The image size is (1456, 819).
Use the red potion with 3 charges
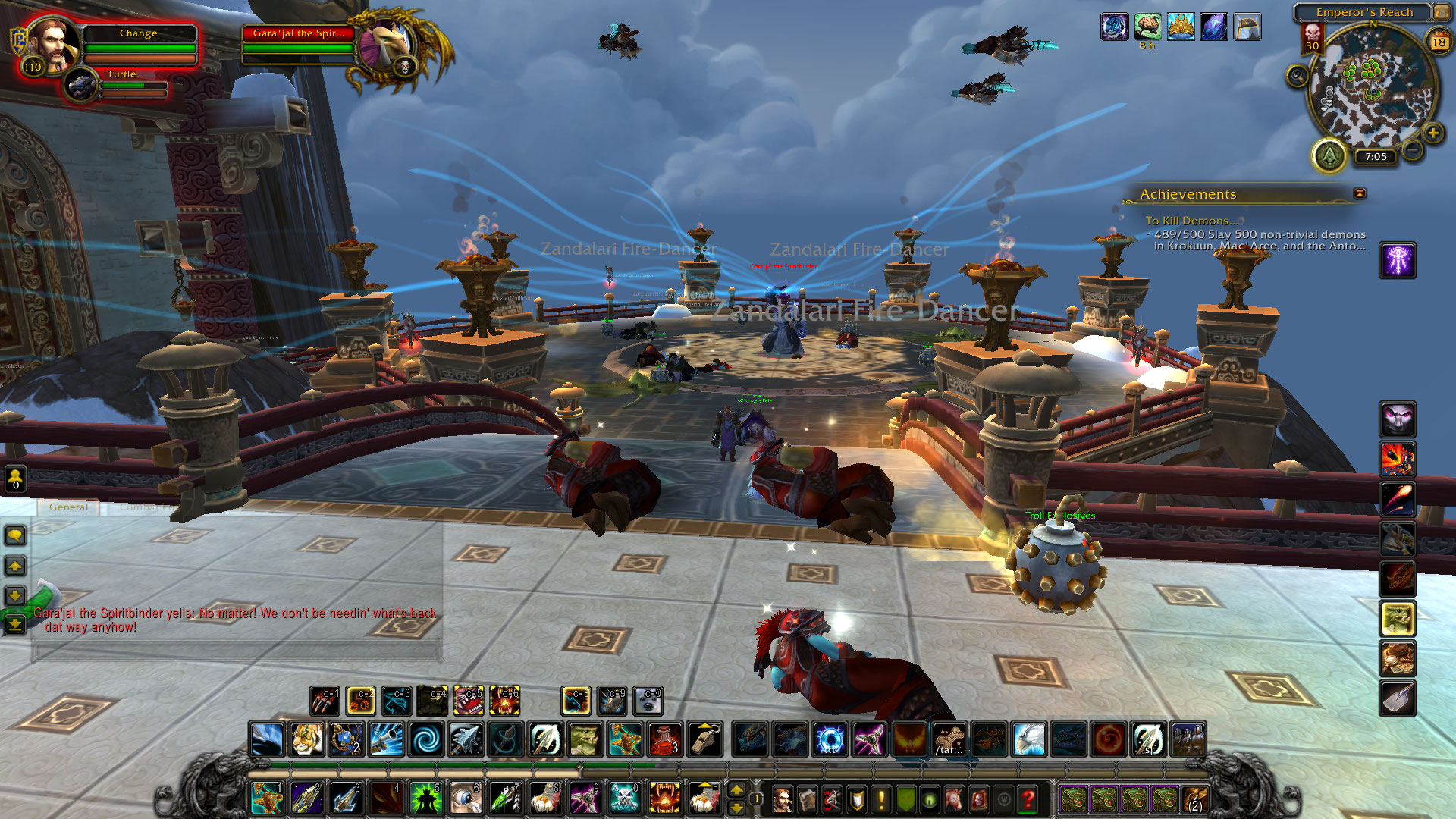664,739
